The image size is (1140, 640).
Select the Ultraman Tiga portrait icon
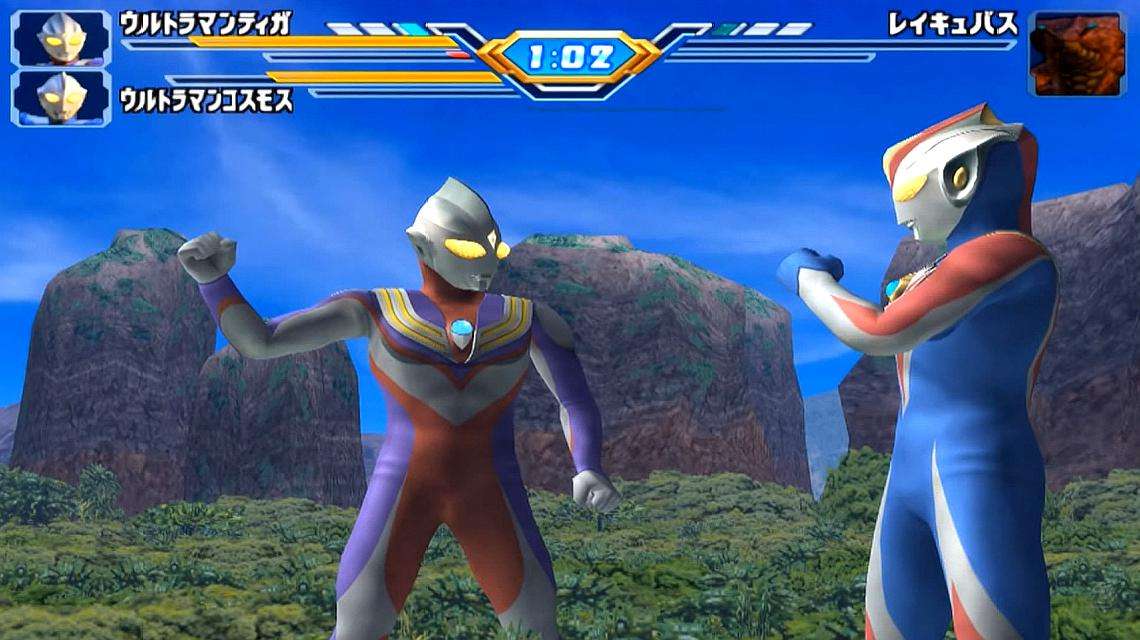61,38
